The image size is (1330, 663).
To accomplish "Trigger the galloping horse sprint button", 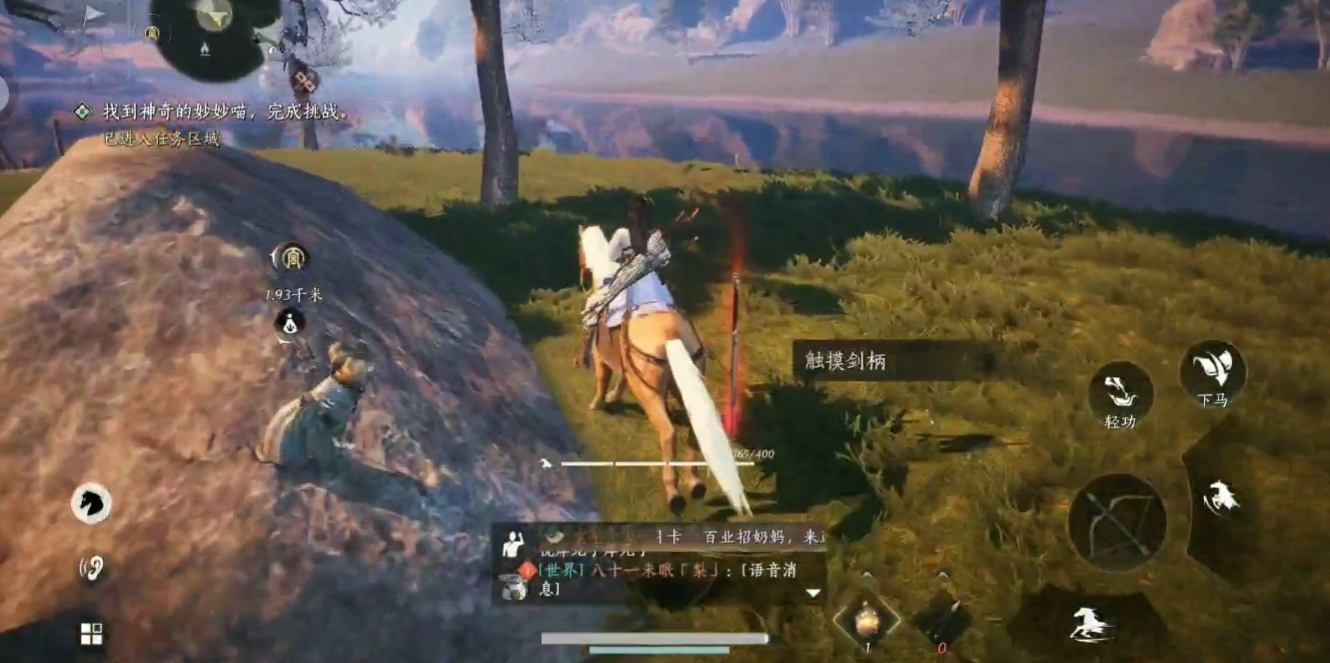I will (x=1088, y=624).
